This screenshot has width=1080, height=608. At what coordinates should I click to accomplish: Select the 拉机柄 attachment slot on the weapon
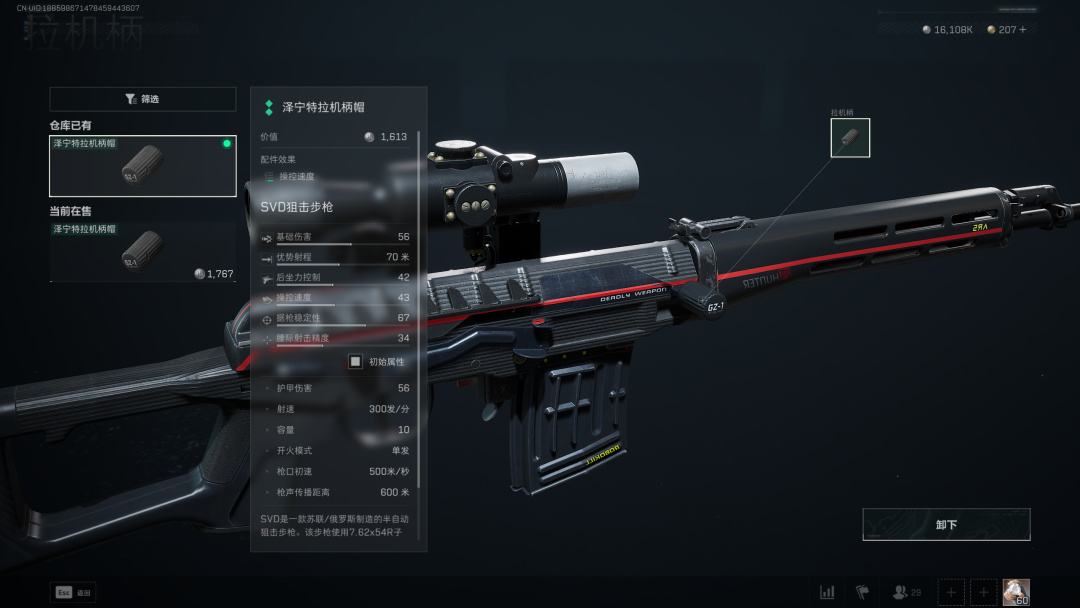(850, 138)
